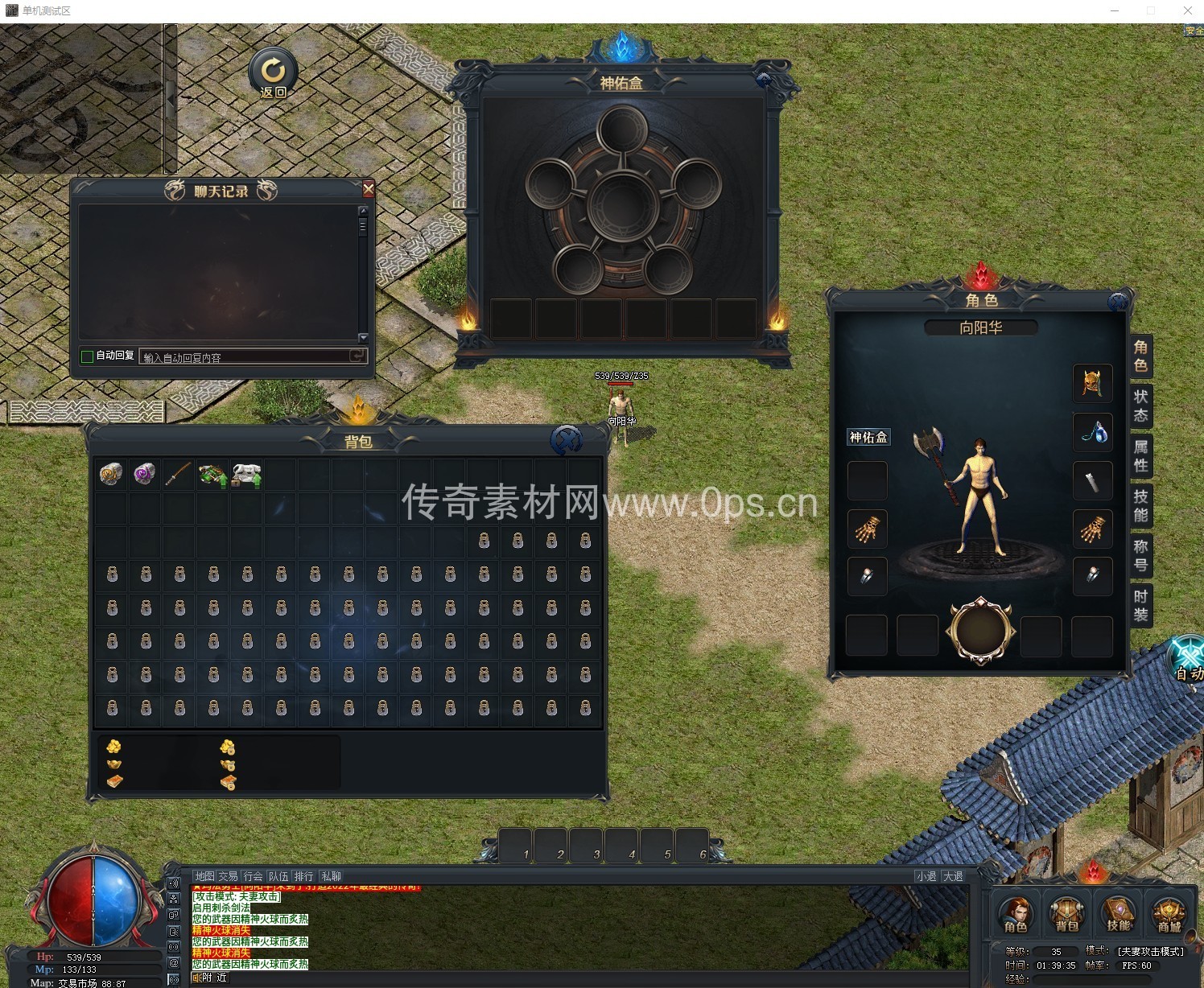Select the equipped helmet slot
The height and width of the screenshot is (988, 1204).
(1092, 383)
